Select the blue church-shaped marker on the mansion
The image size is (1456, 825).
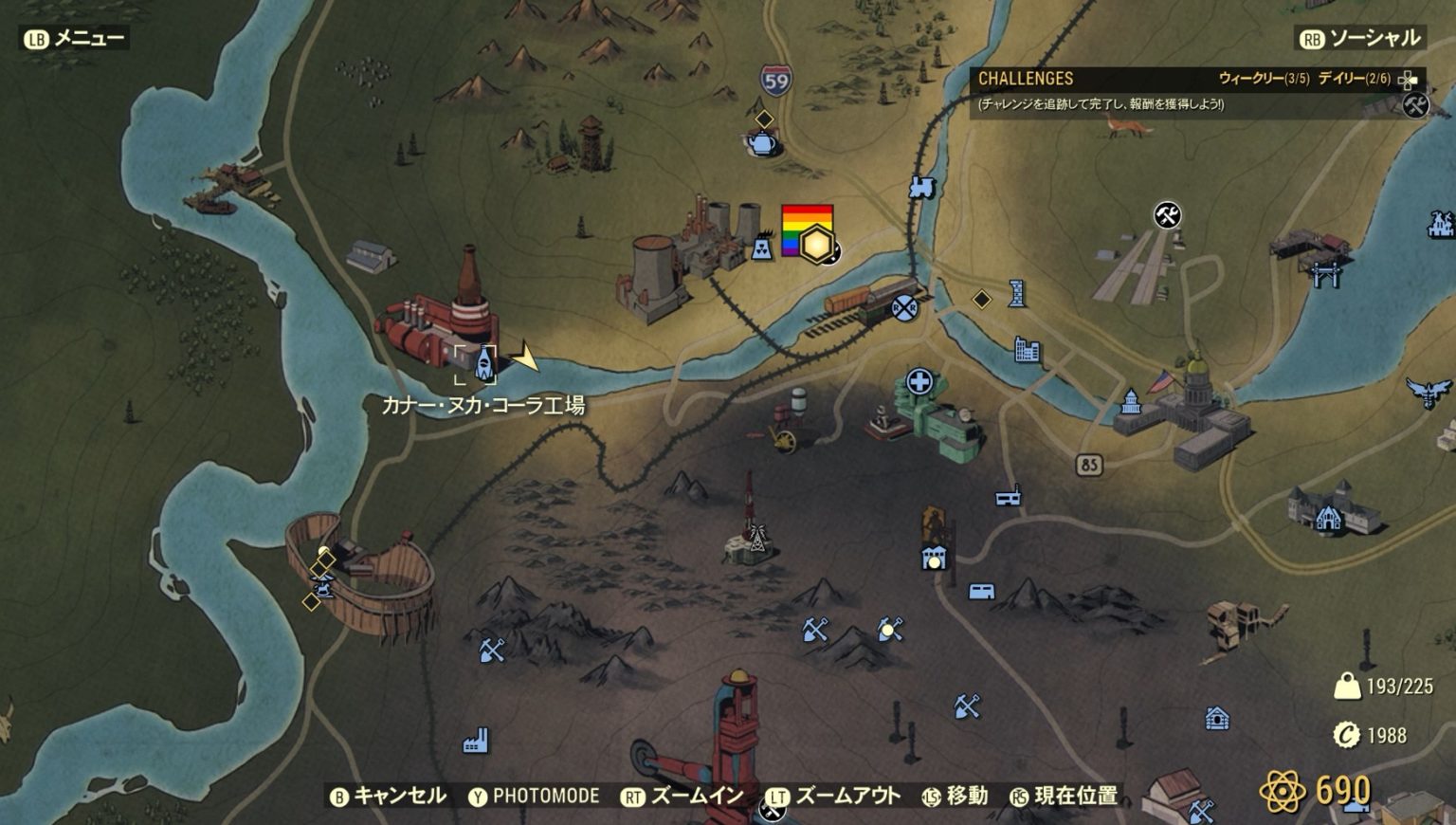coord(1328,518)
